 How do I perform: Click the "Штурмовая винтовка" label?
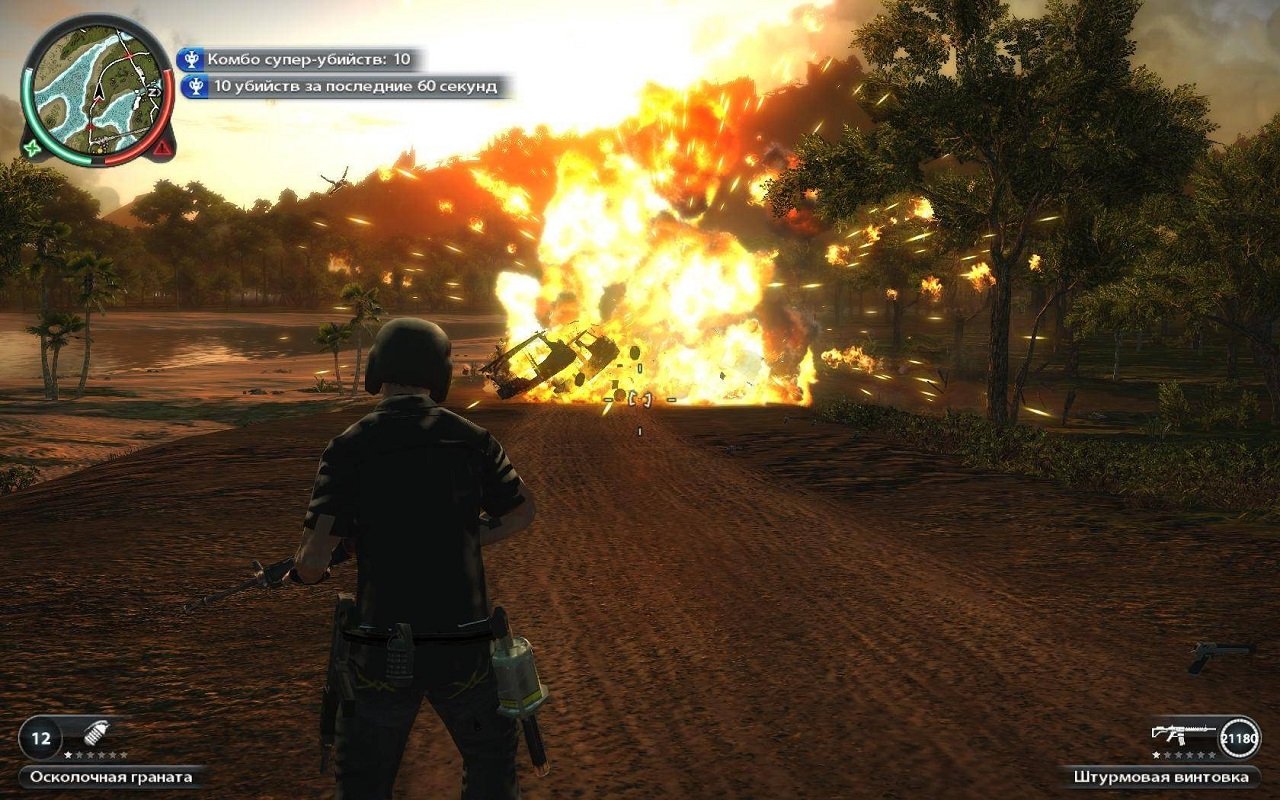(1160, 777)
